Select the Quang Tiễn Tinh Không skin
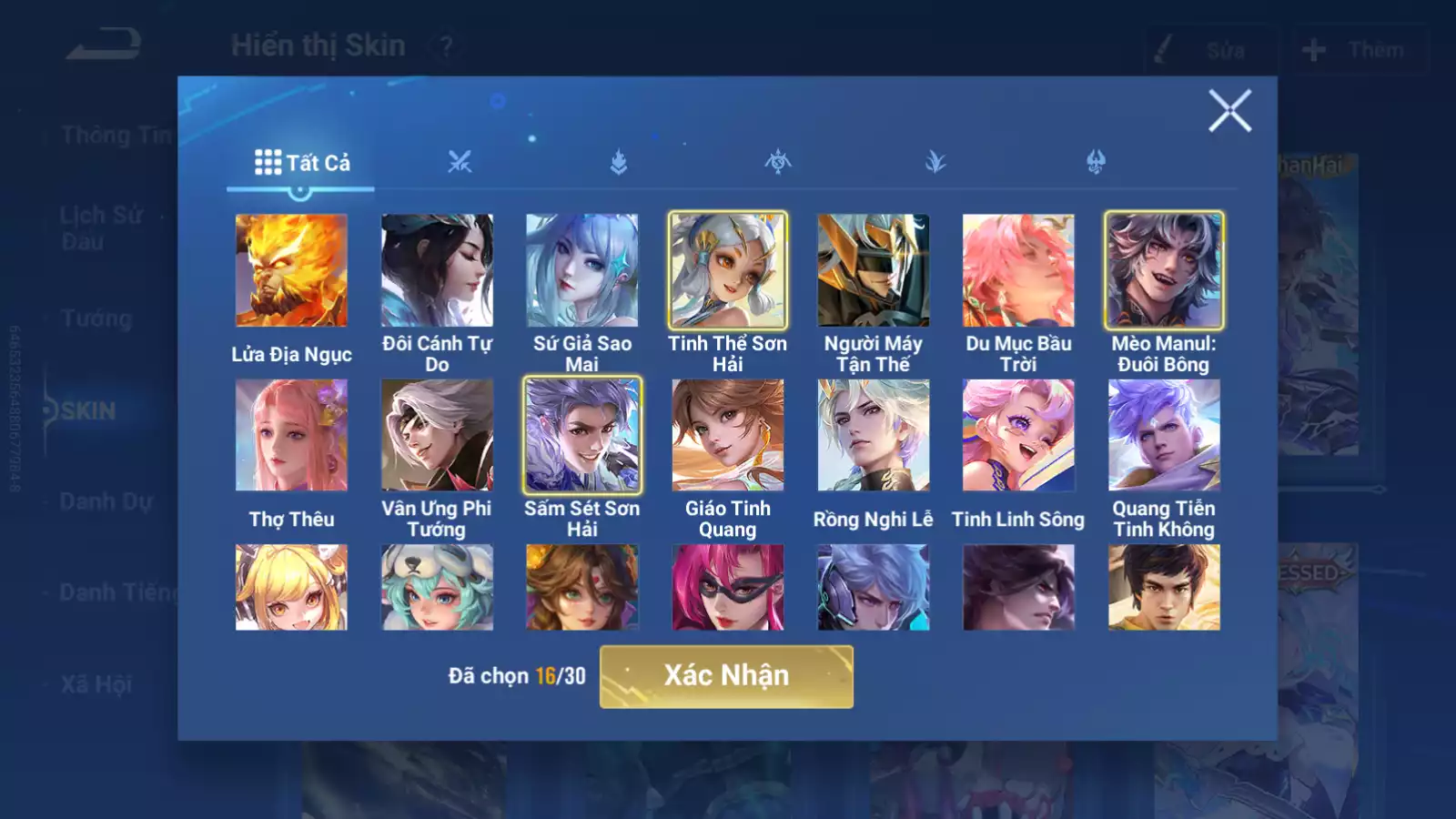This screenshot has width=1456, height=819. [1164, 435]
